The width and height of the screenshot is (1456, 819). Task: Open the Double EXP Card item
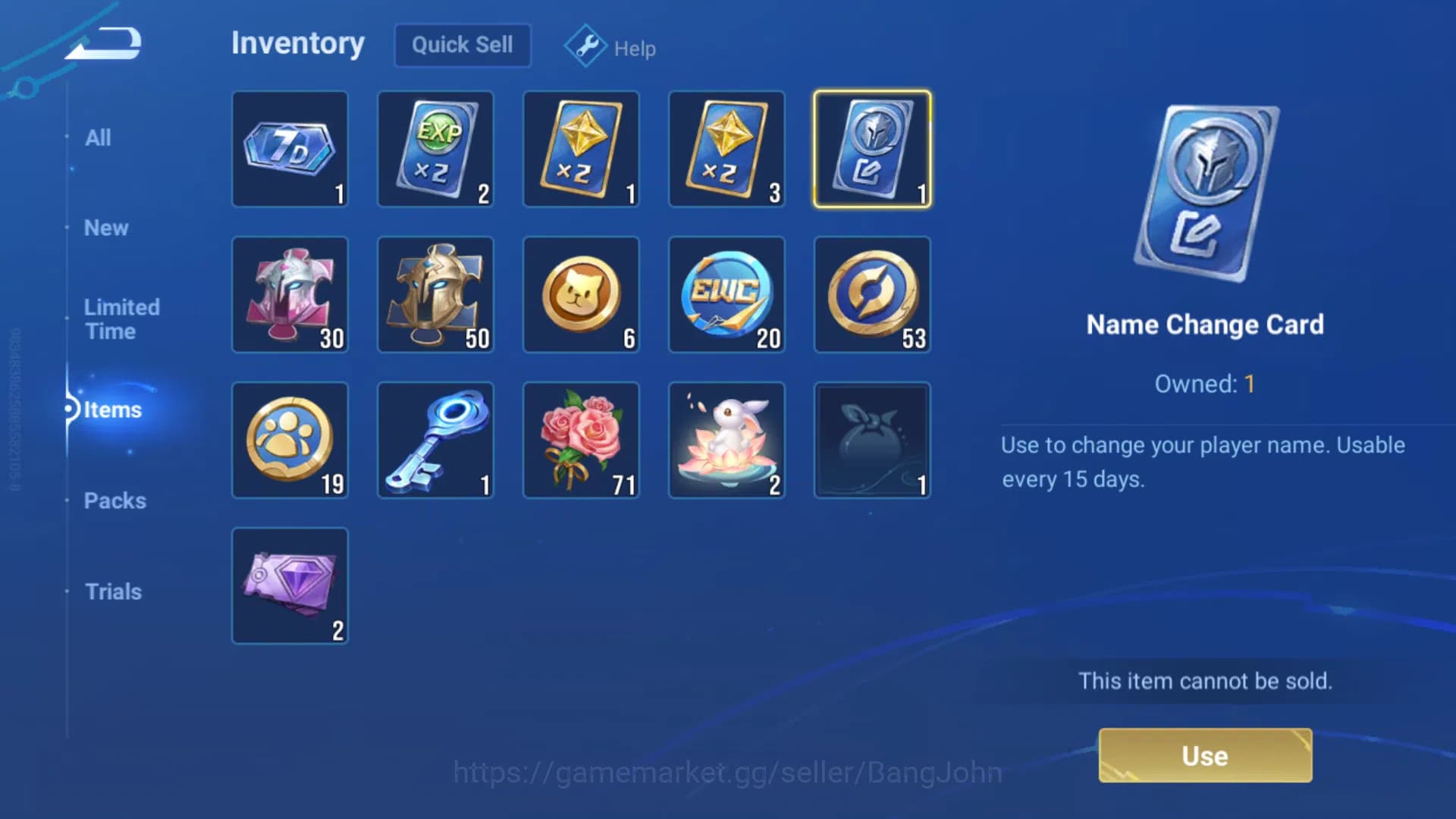pos(435,149)
